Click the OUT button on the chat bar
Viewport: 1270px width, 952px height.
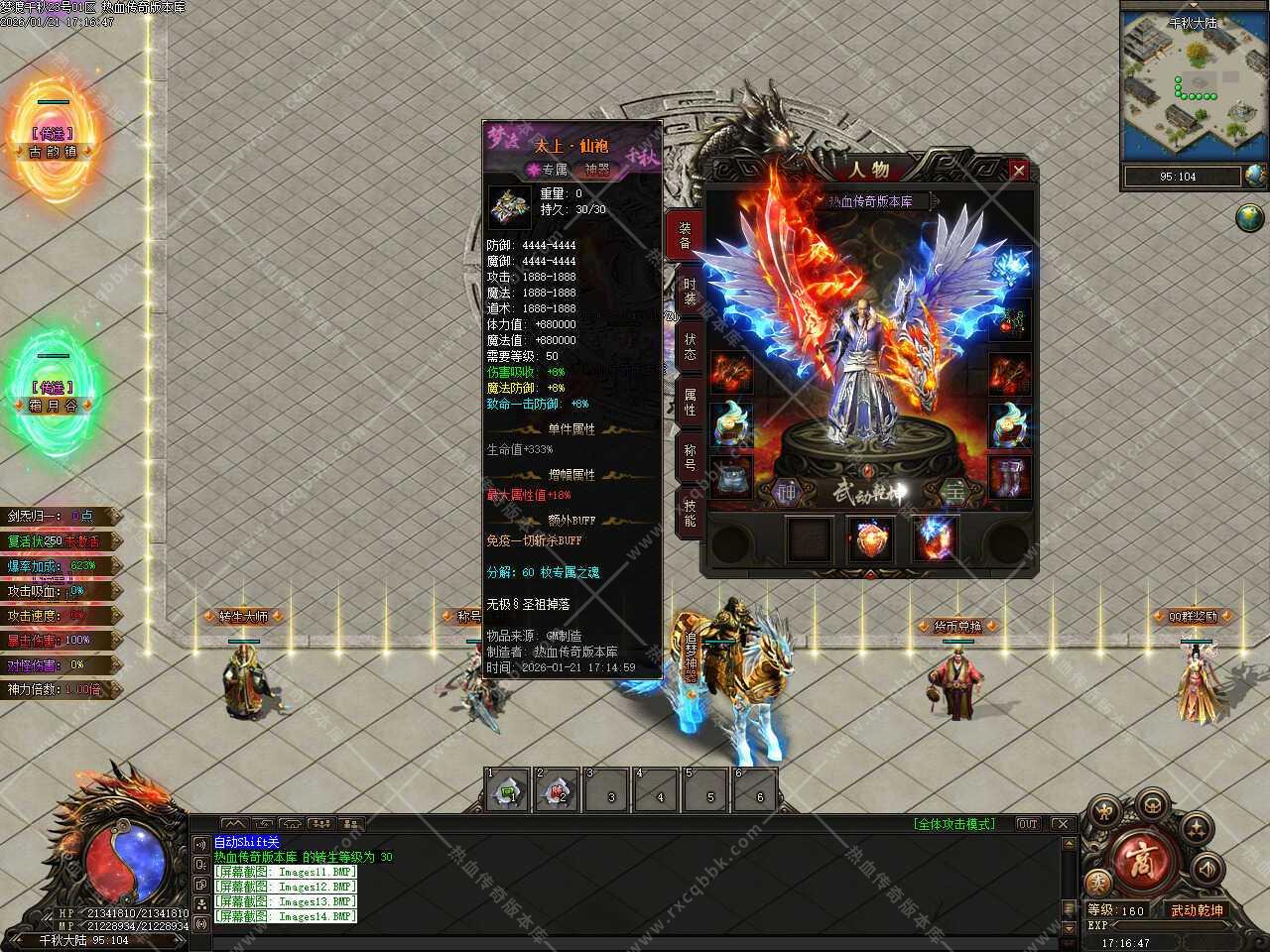click(1028, 824)
